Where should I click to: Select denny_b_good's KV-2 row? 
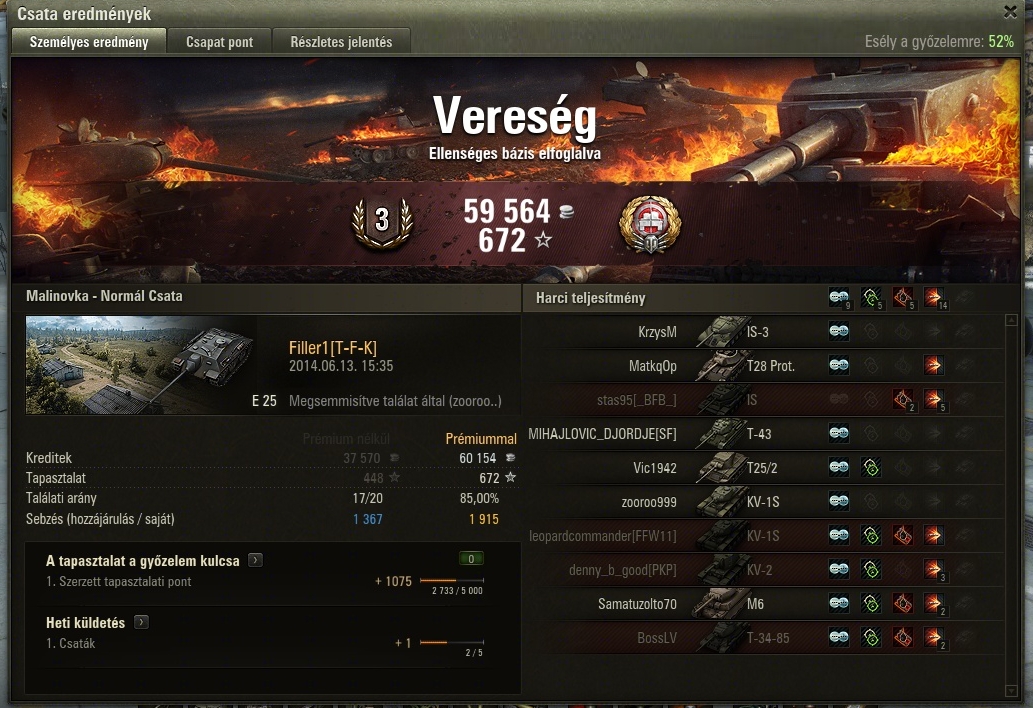[x=760, y=570]
